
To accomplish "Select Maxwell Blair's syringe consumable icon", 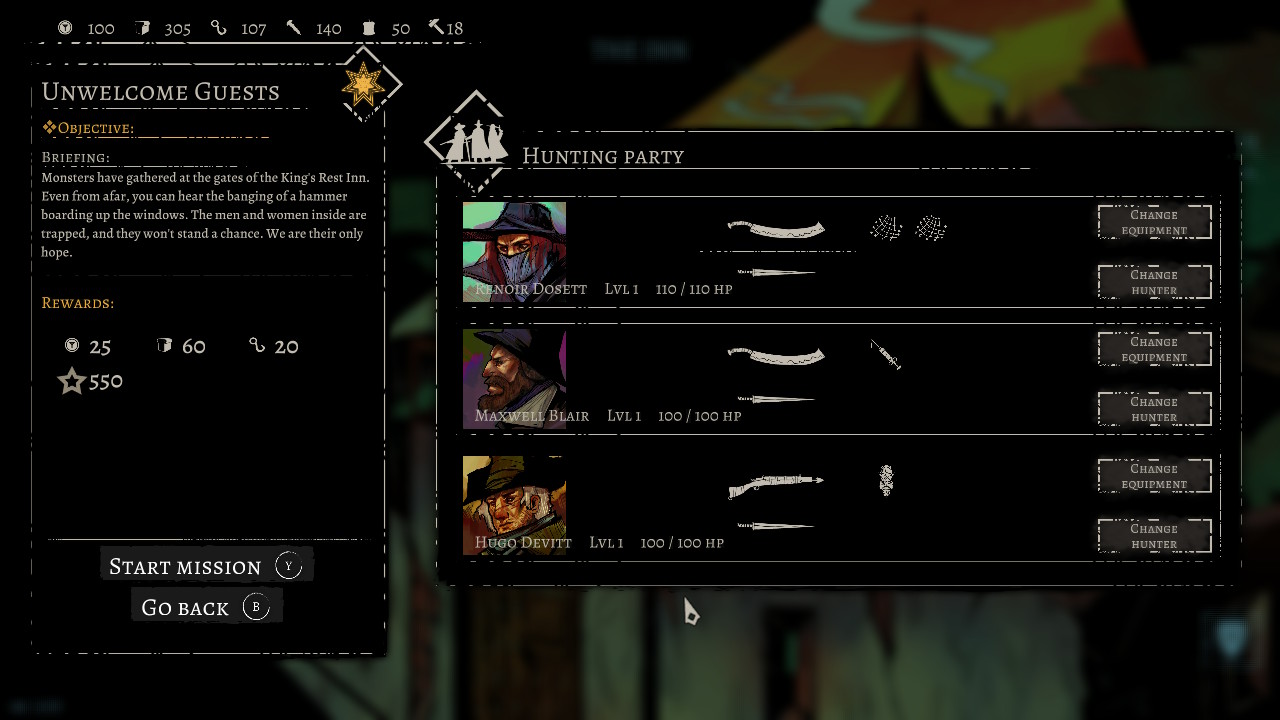I will coord(886,355).
